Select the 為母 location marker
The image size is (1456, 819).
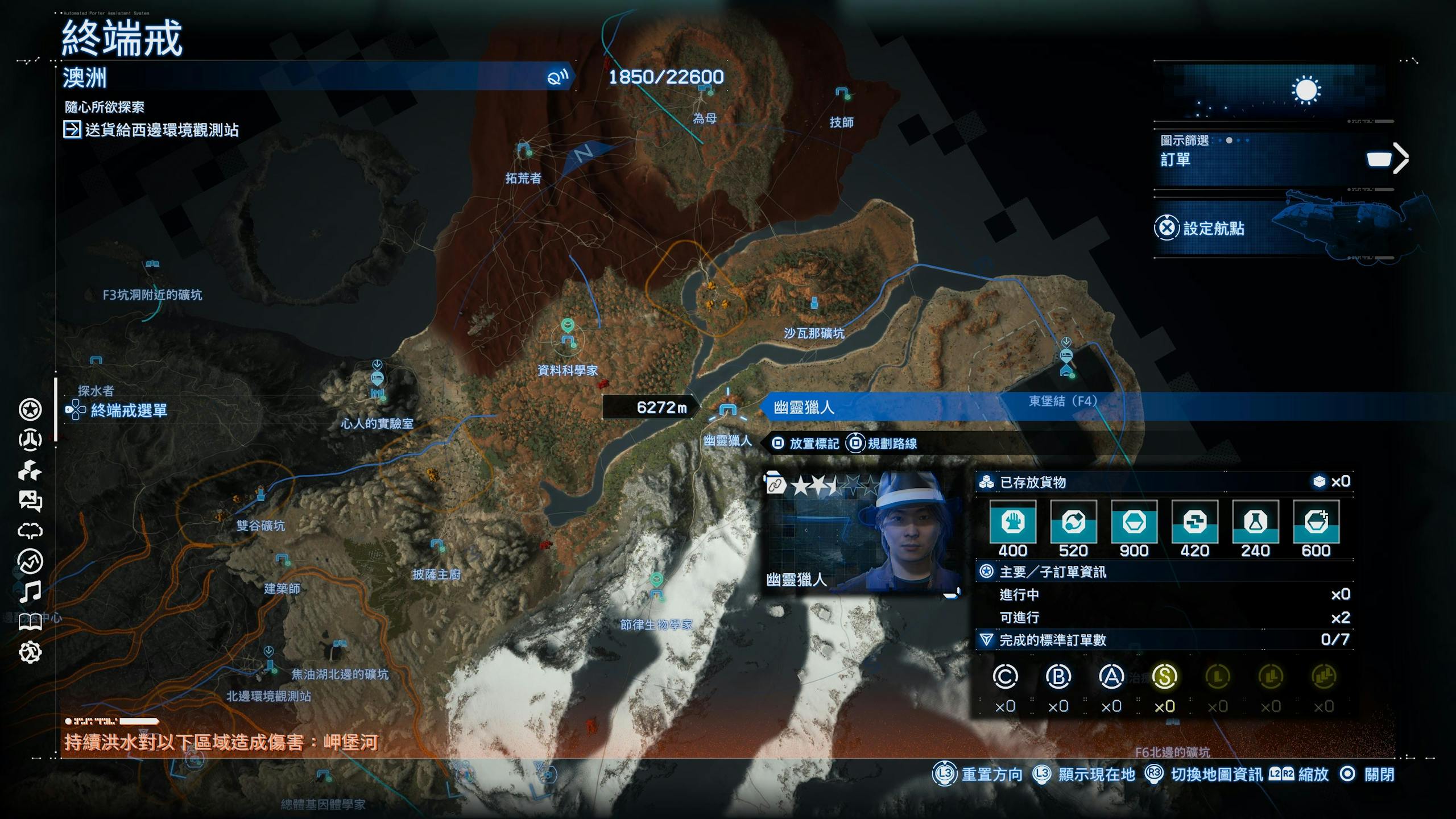tap(705, 89)
